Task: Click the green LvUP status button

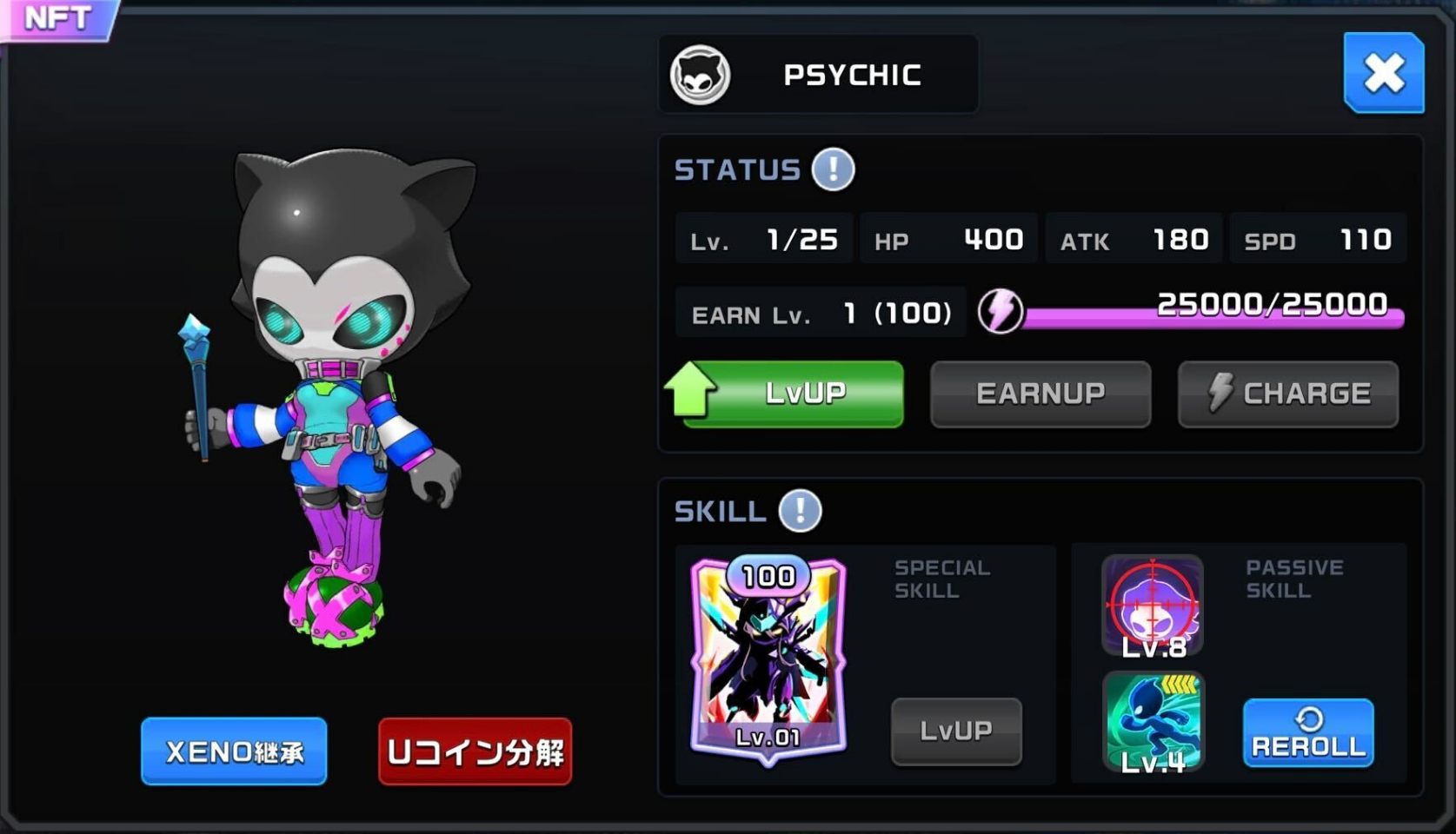Action: pyautogui.click(x=793, y=394)
